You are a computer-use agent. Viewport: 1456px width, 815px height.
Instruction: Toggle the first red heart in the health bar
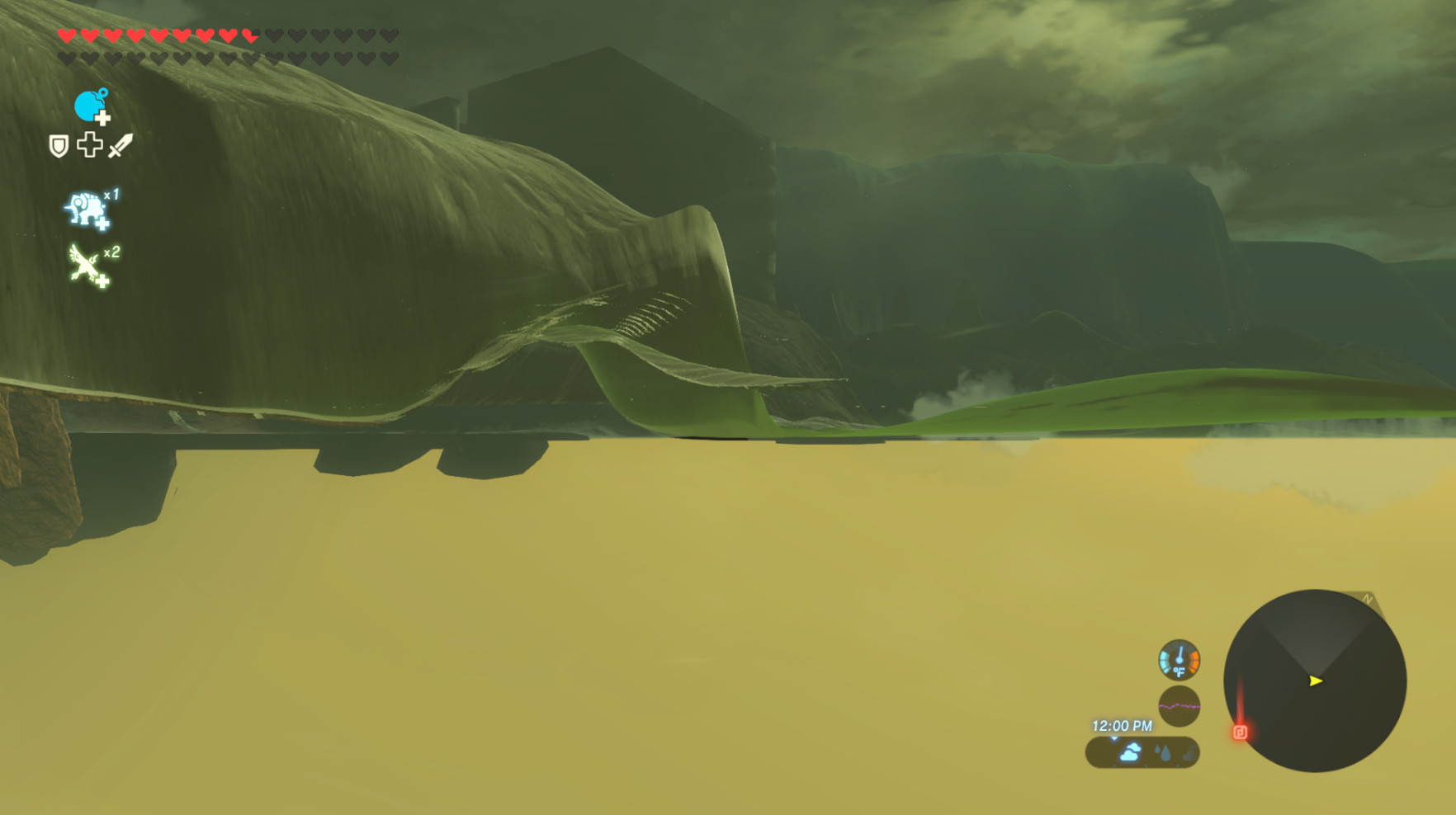tap(65, 36)
